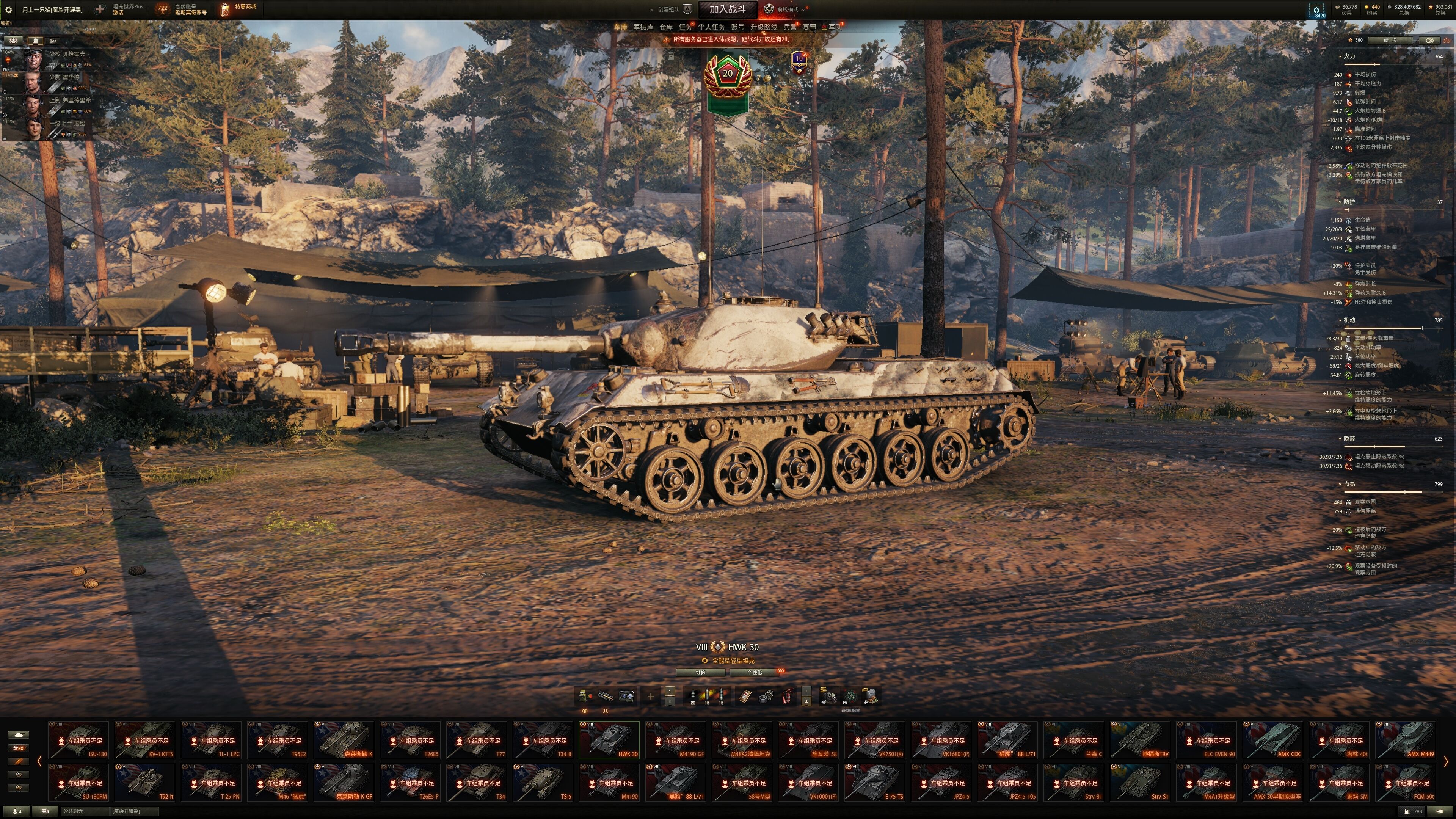Open the 公共聊天 public chat channel

pyautogui.click(x=74, y=811)
